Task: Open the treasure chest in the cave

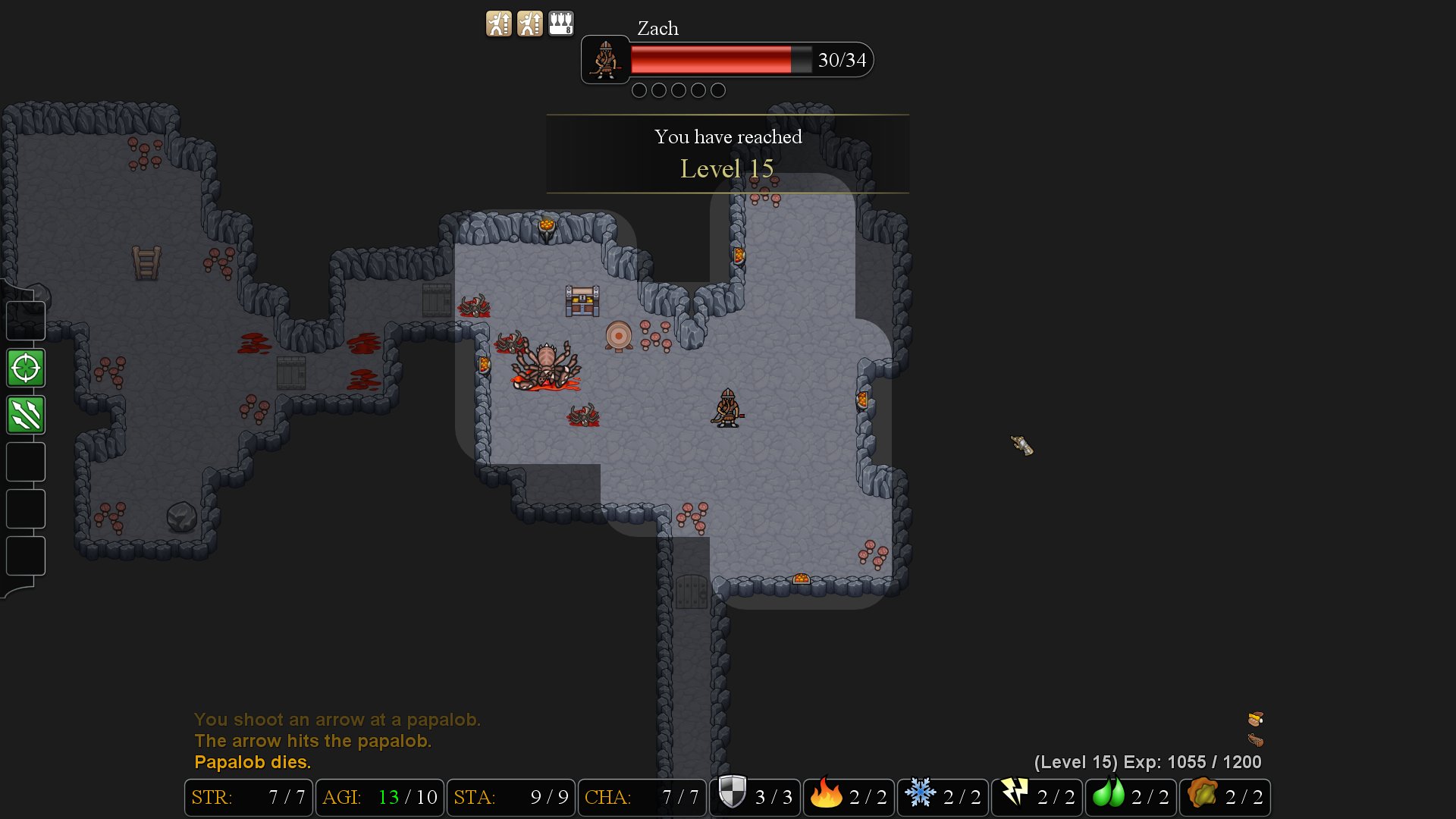Action: click(x=582, y=300)
